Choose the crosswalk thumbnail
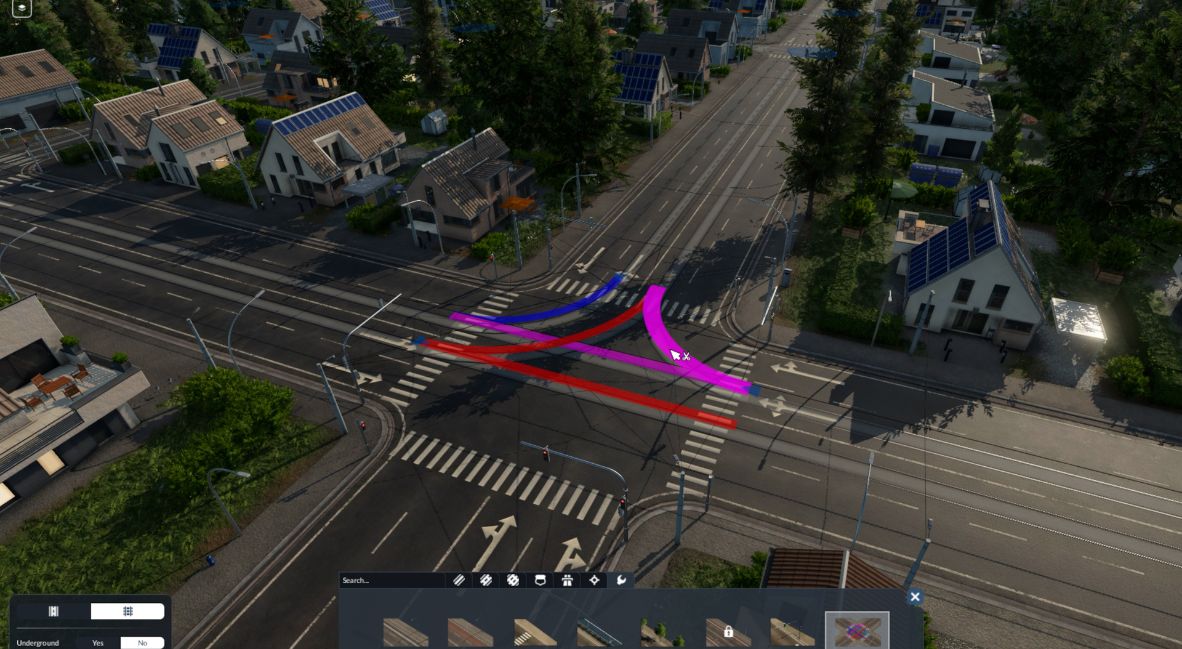 click(x=535, y=632)
